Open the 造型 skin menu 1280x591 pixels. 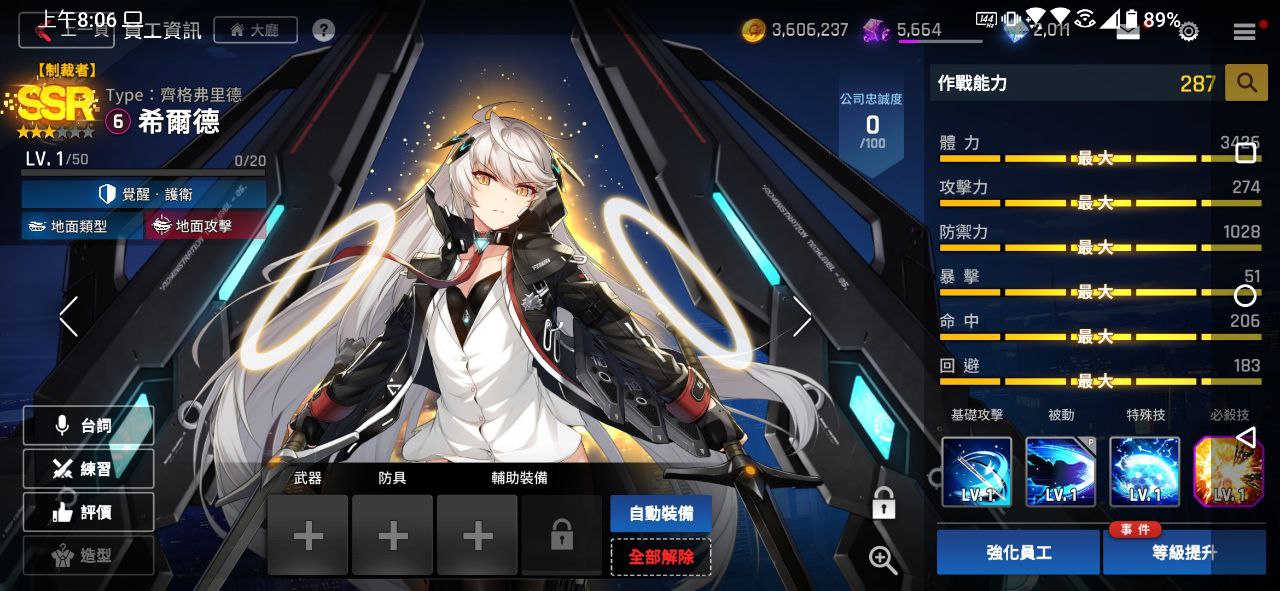pyautogui.click(x=88, y=555)
